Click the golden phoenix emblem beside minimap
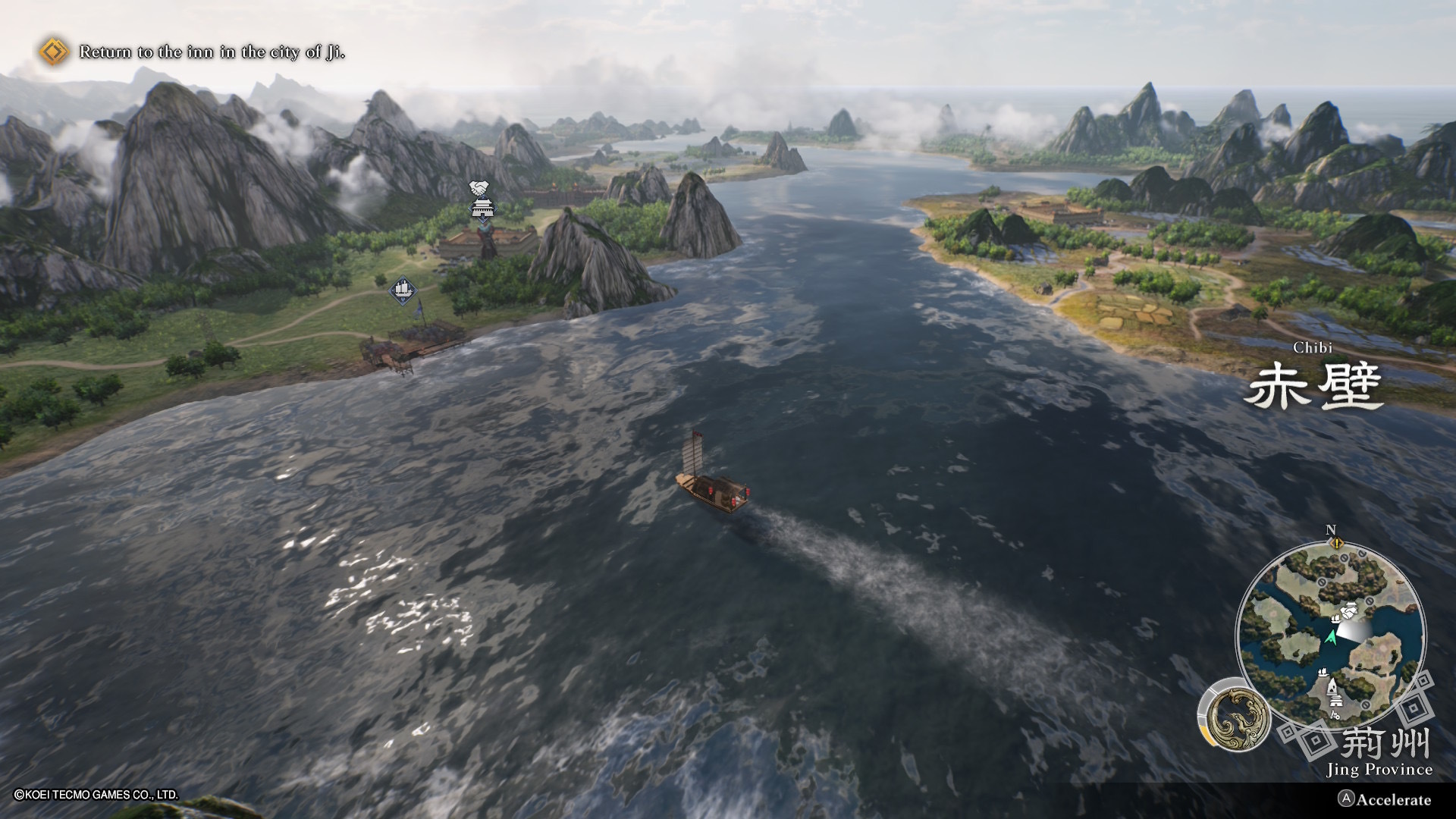Screen dimensions: 1456x819 tap(1234, 715)
